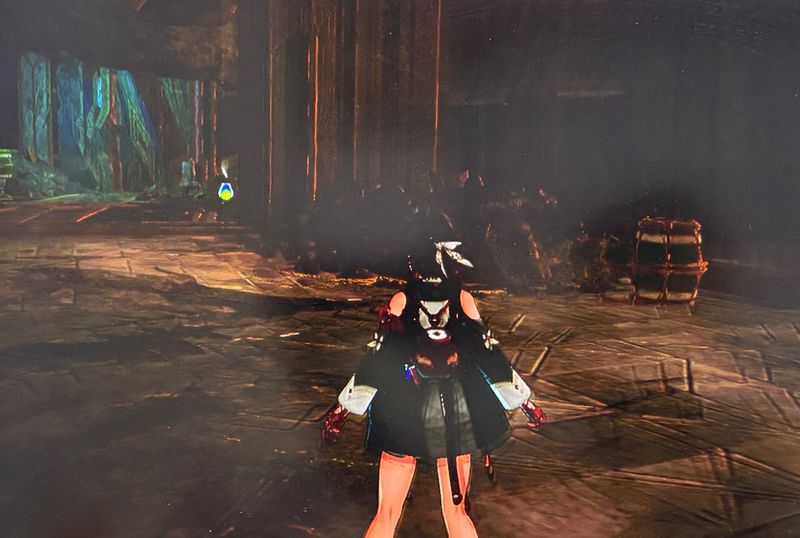Click the blue and yellow waypoint marker

pos(226,190)
